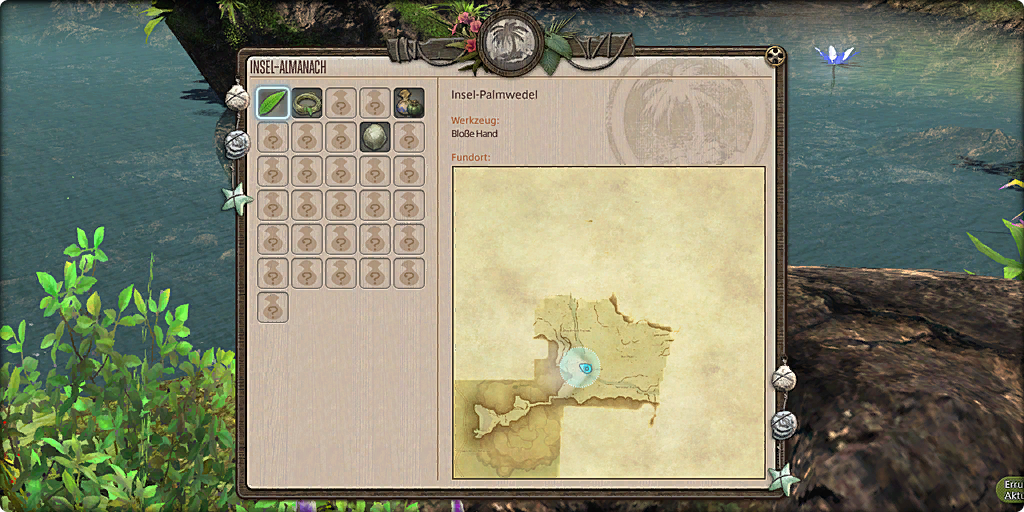The image size is (1024, 512).
Task: Select the grey stone item slot
Action: (x=375, y=137)
